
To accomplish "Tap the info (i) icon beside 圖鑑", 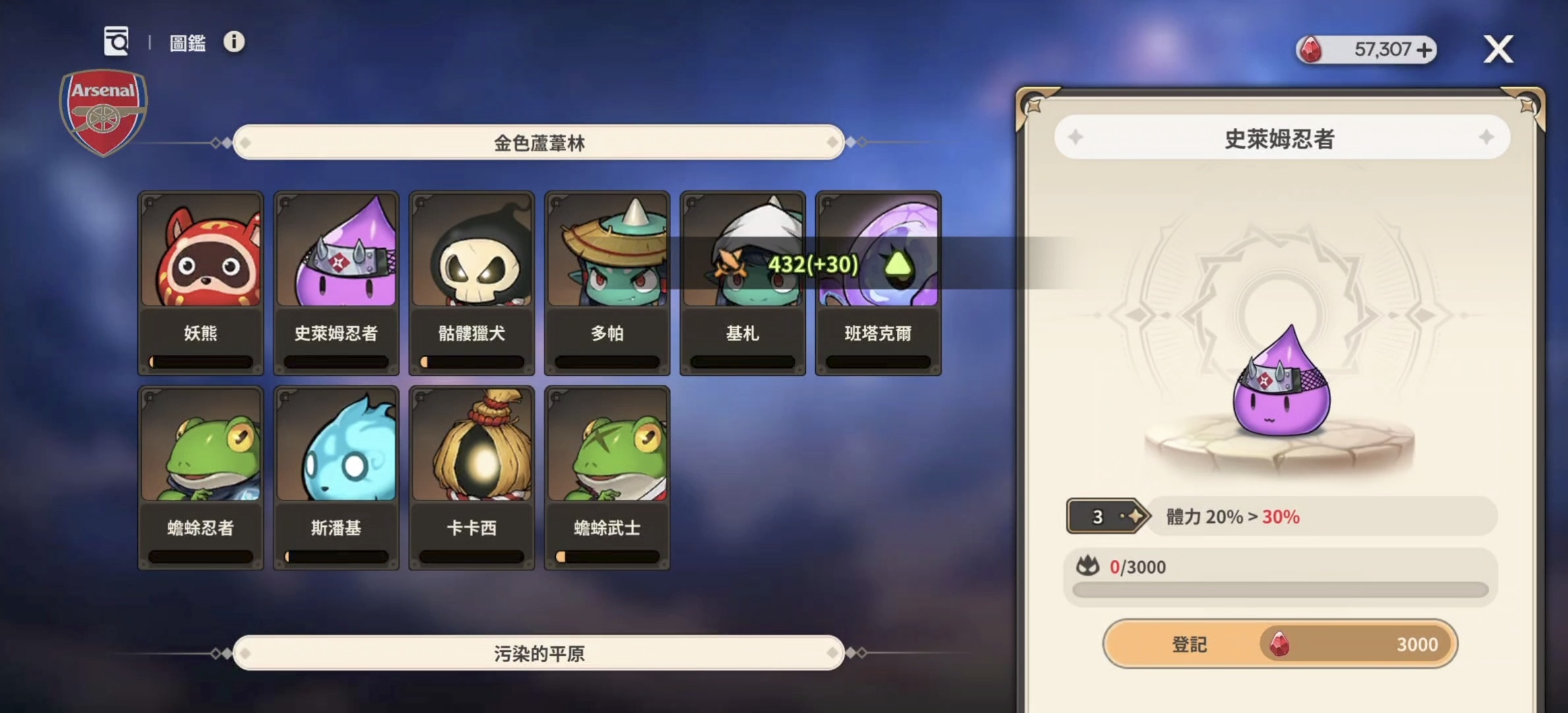I will tap(234, 43).
